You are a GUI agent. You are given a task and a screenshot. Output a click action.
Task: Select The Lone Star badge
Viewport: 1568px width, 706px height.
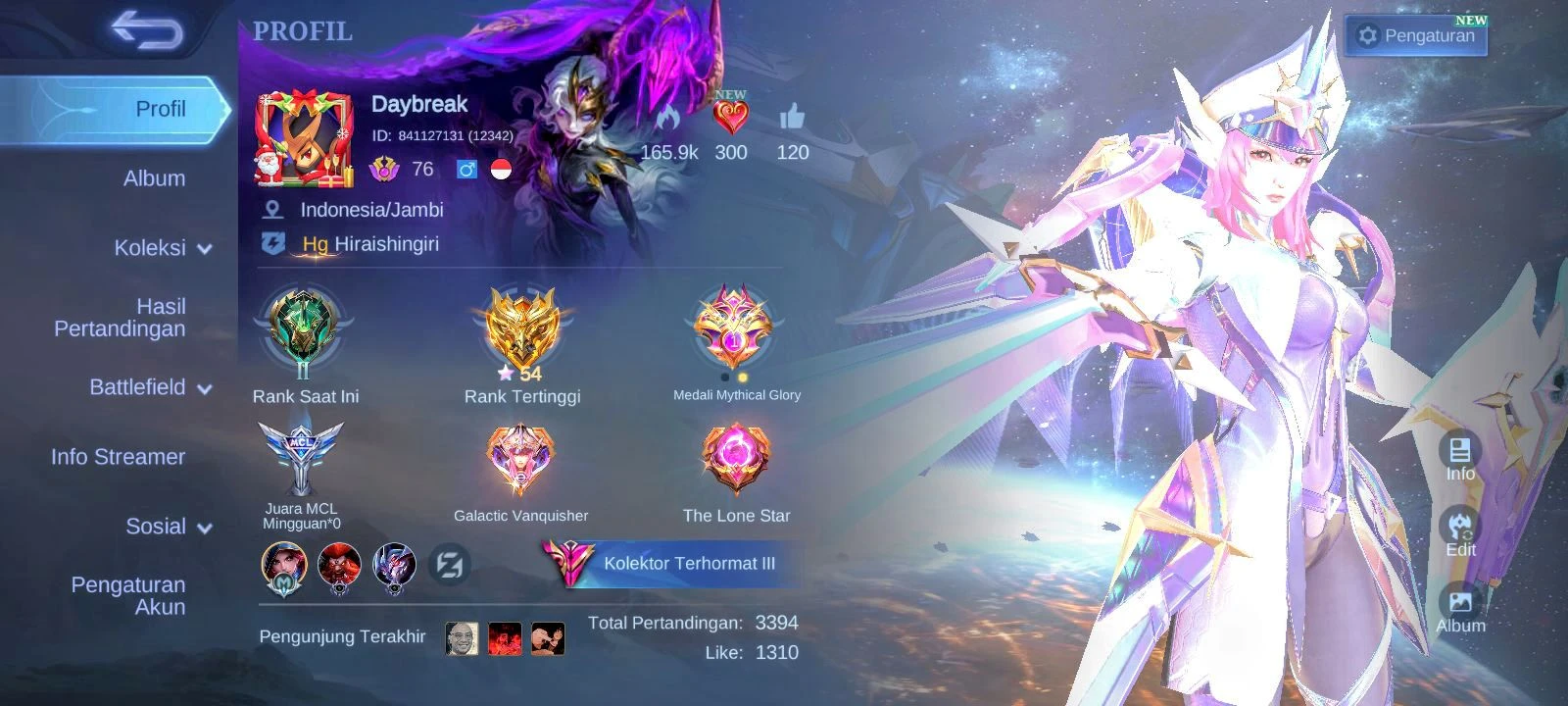(x=736, y=461)
